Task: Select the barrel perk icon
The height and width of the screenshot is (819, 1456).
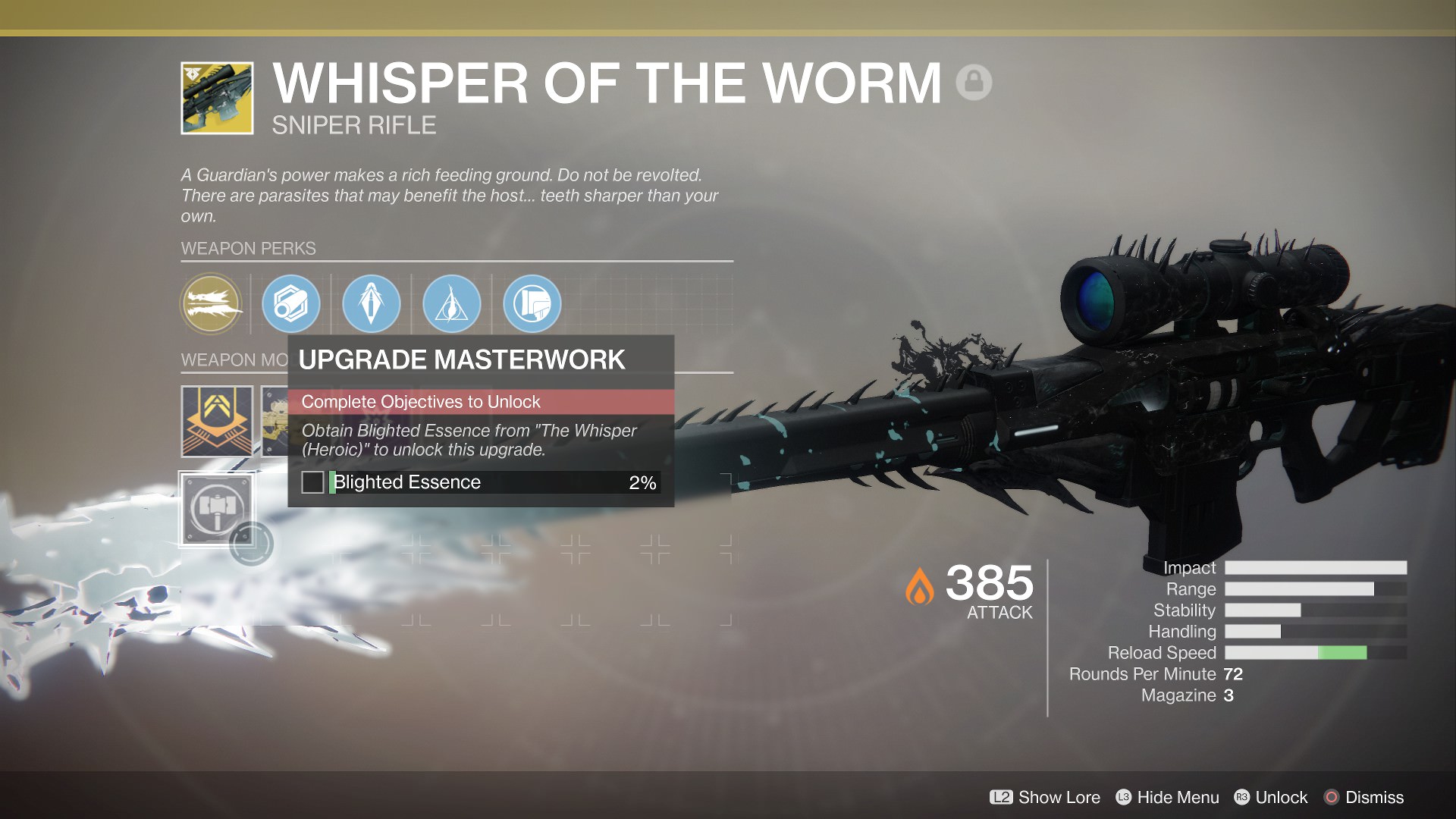Action: [291, 303]
